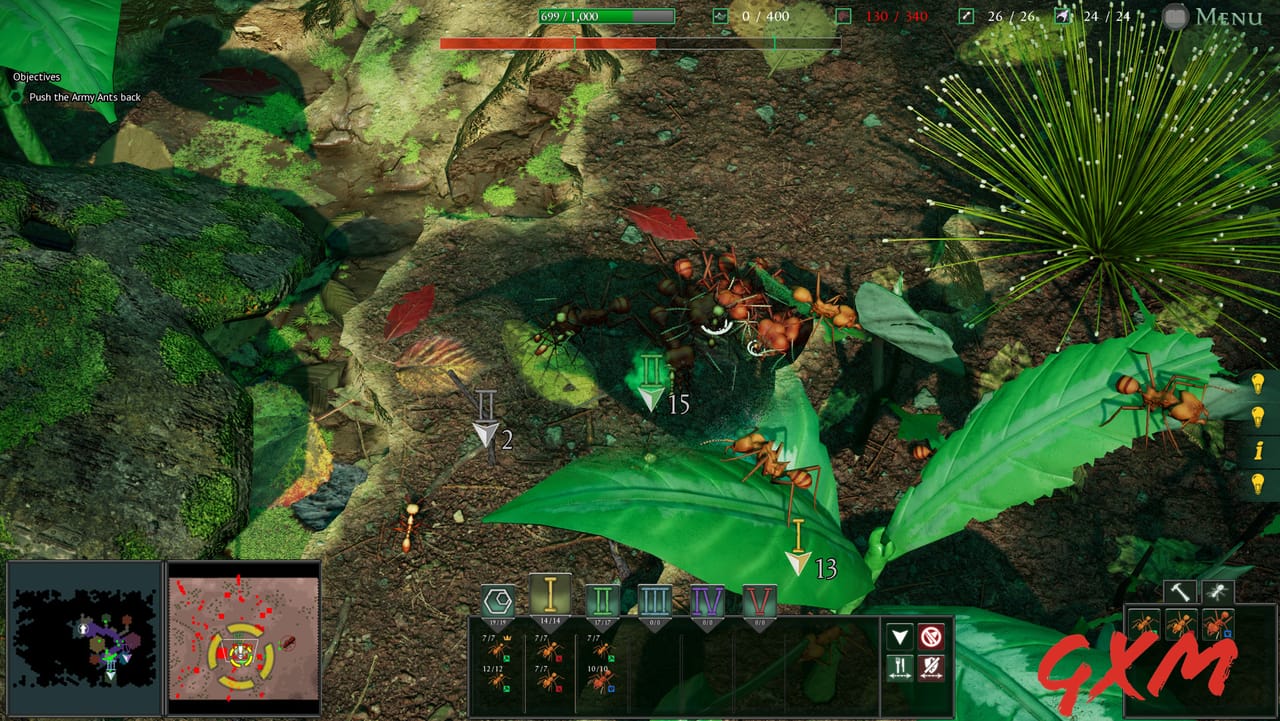Select the third ant thumbnail in bottom-right panel
This screenshot has width=1280, height=721.
(x=1218, y=624)
